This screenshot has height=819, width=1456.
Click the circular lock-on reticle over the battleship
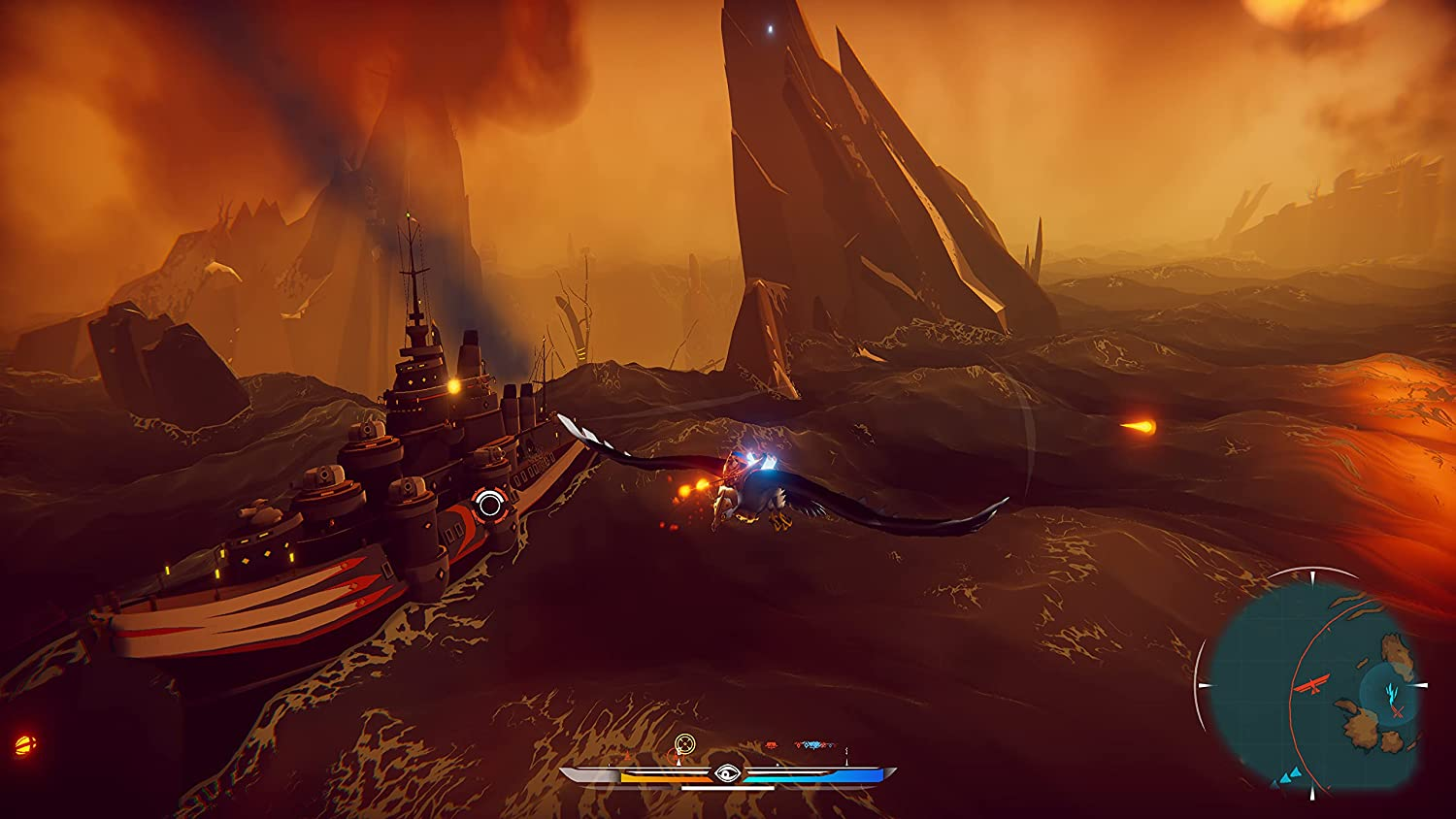click(490, 502)
